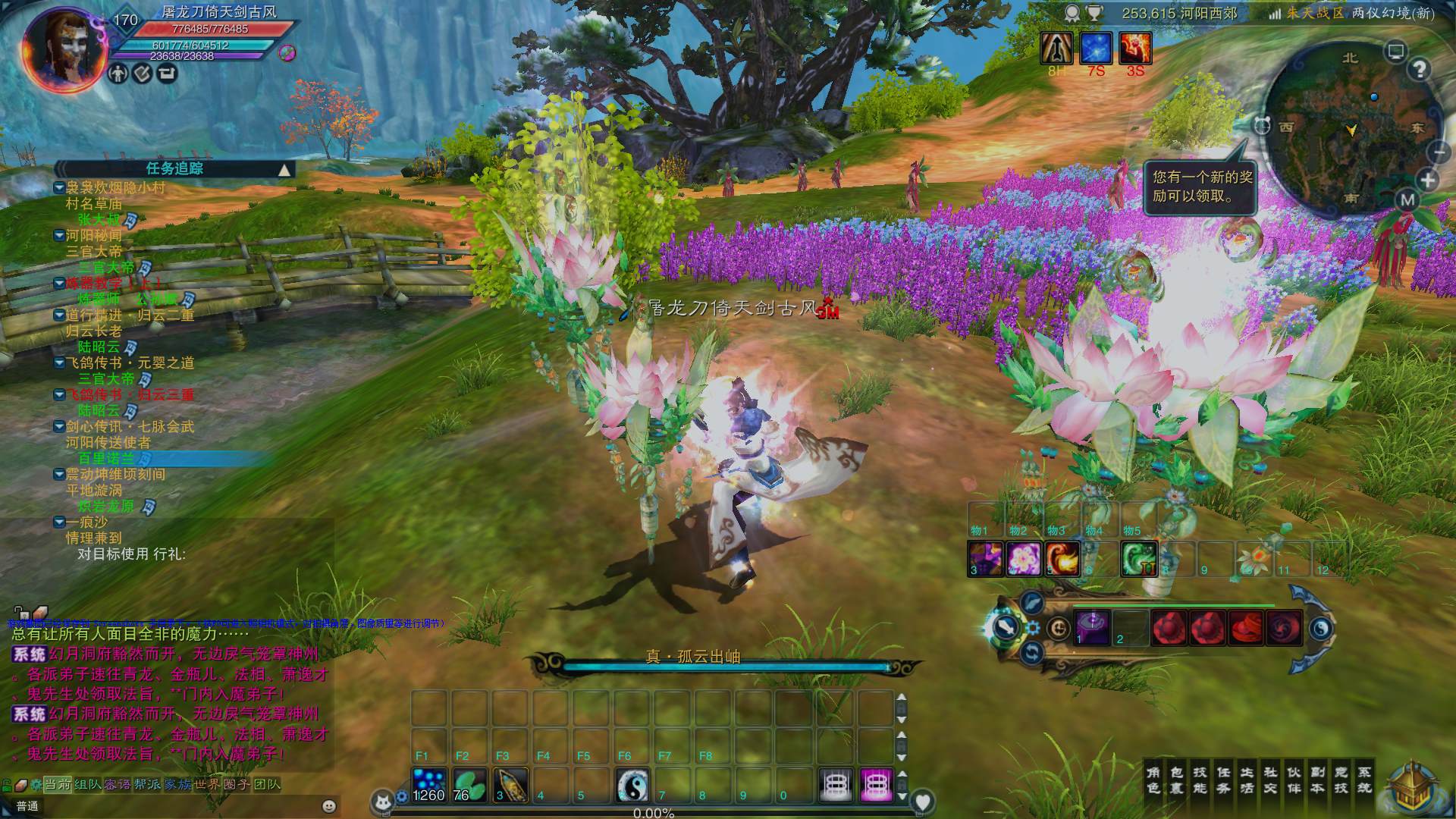Collapse the 任务追踪 quest tracker panel
Viewport: 1456px width, 819px height.
tap(284, 170)
